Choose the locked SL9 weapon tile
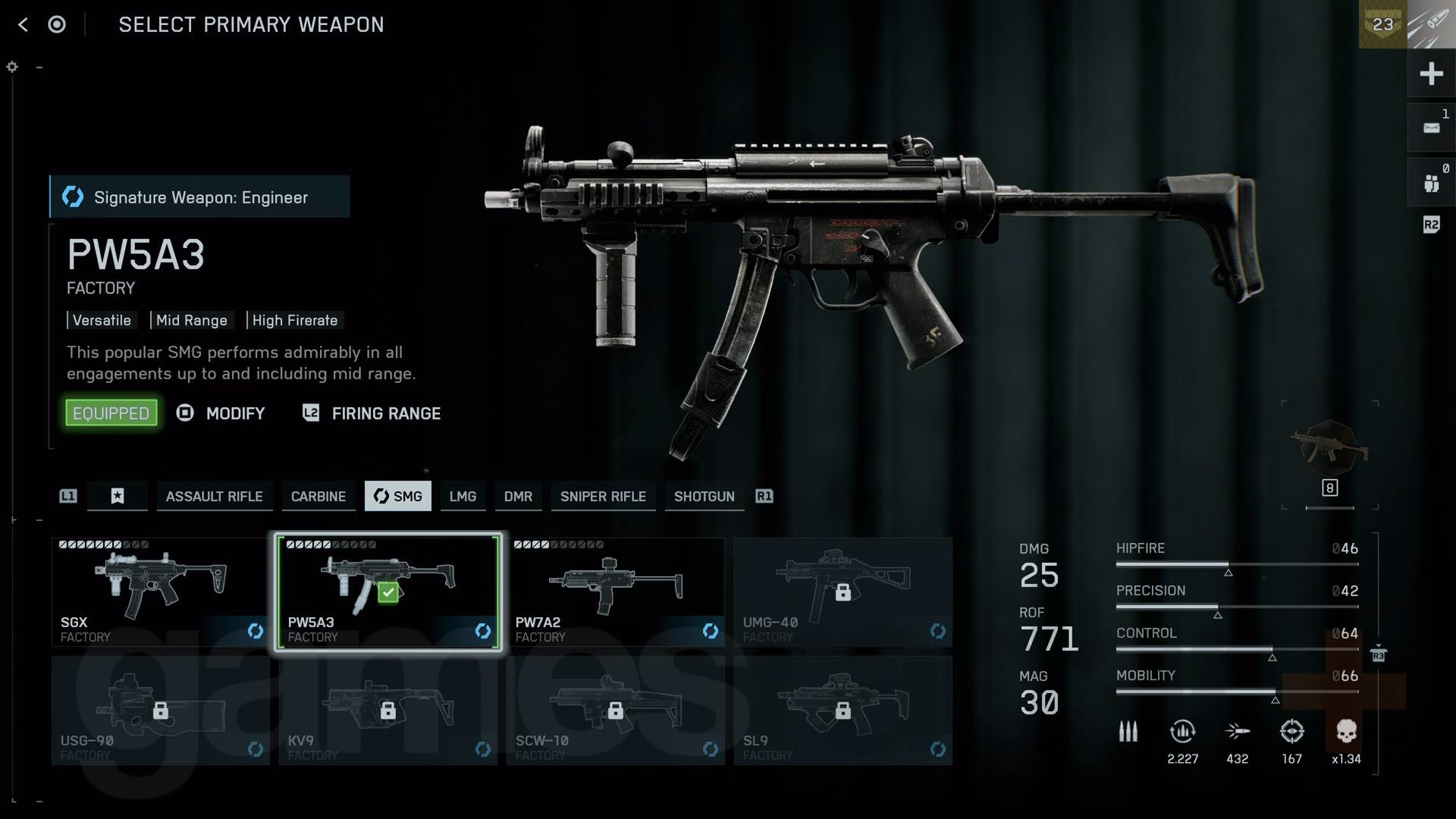The height and width of the screenshot is (819, 1456). tap(843, 711)
